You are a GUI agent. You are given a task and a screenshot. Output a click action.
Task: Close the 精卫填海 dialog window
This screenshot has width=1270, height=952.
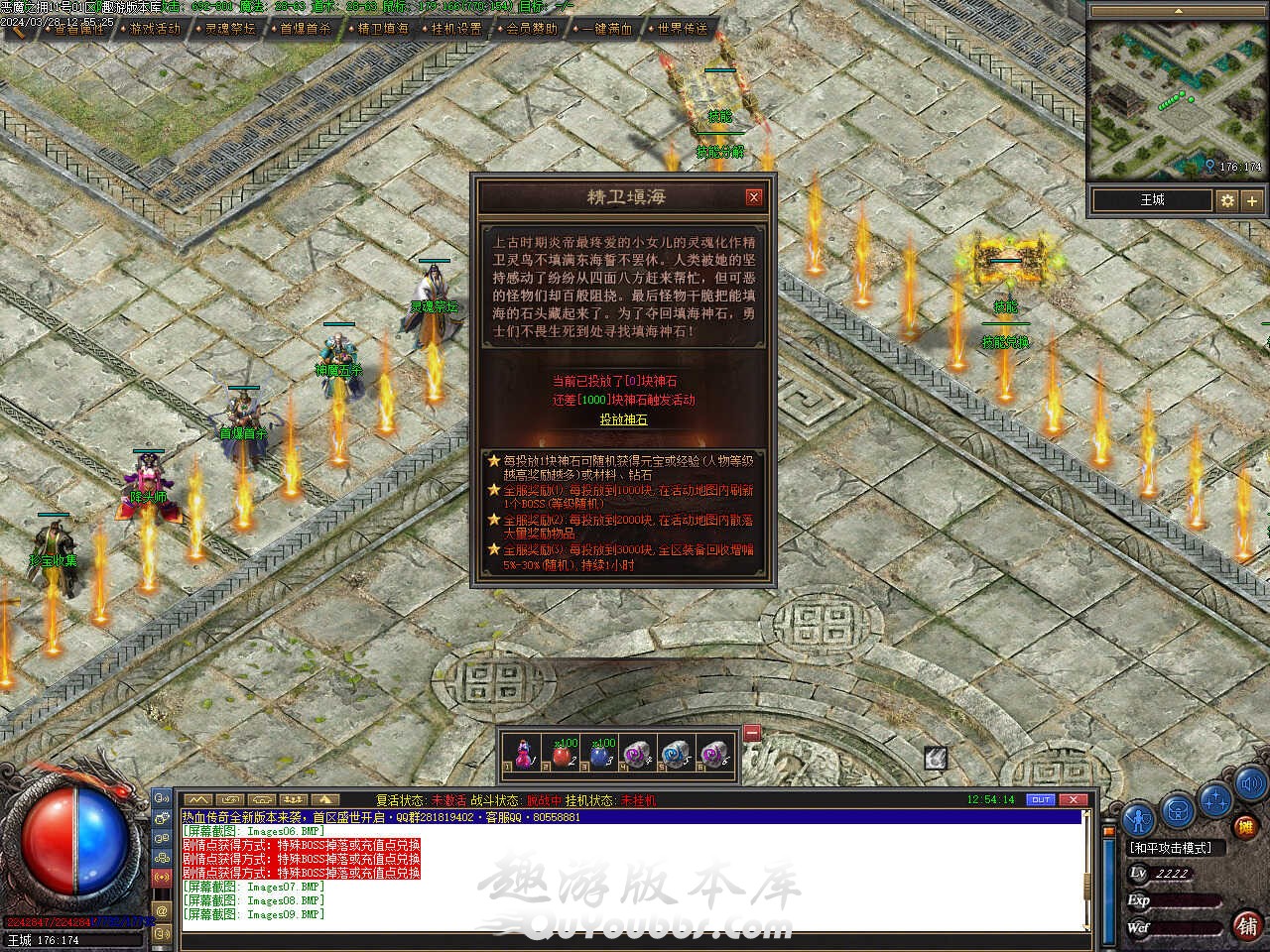753,197
